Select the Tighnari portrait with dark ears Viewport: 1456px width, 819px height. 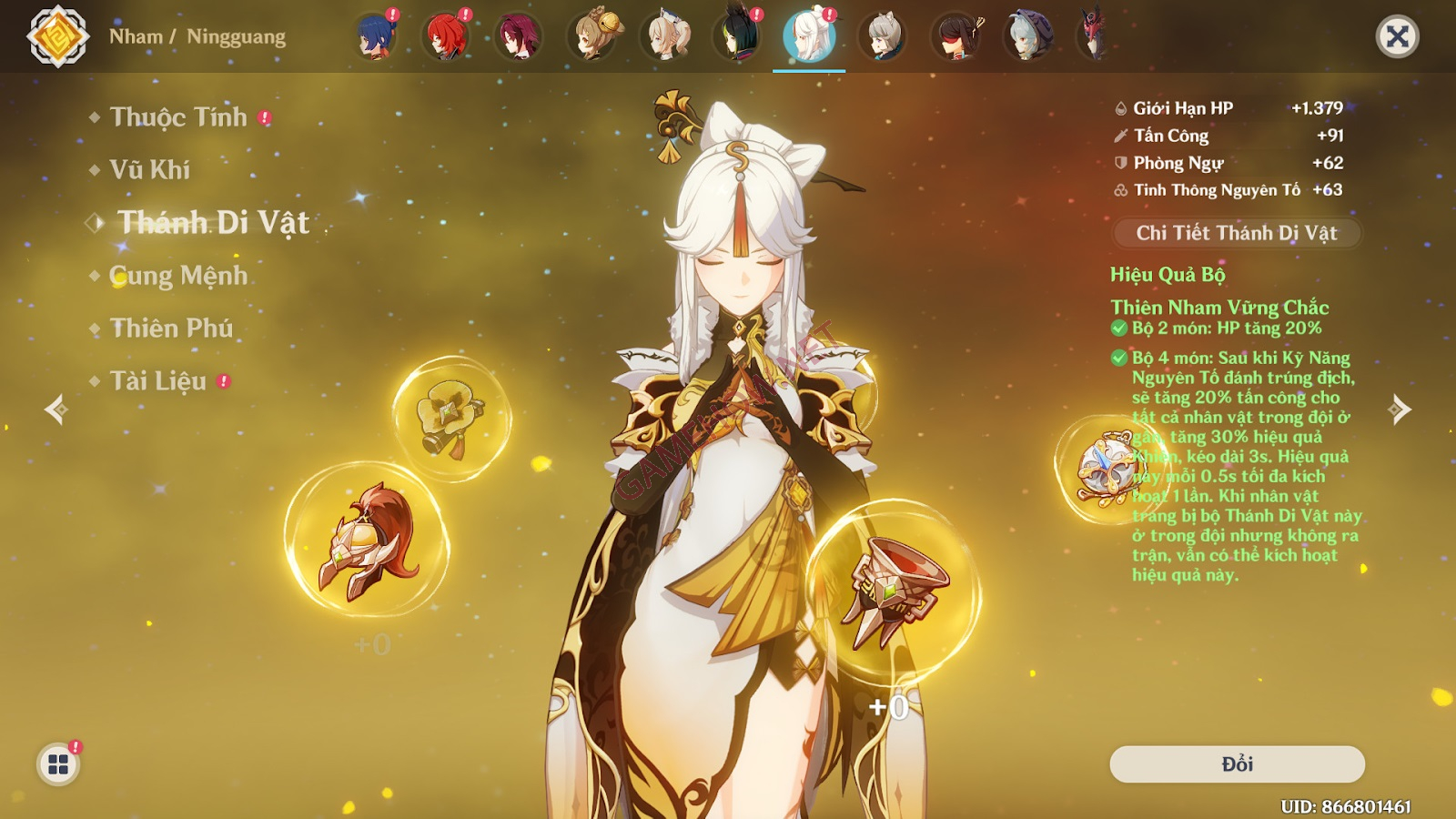737,37
